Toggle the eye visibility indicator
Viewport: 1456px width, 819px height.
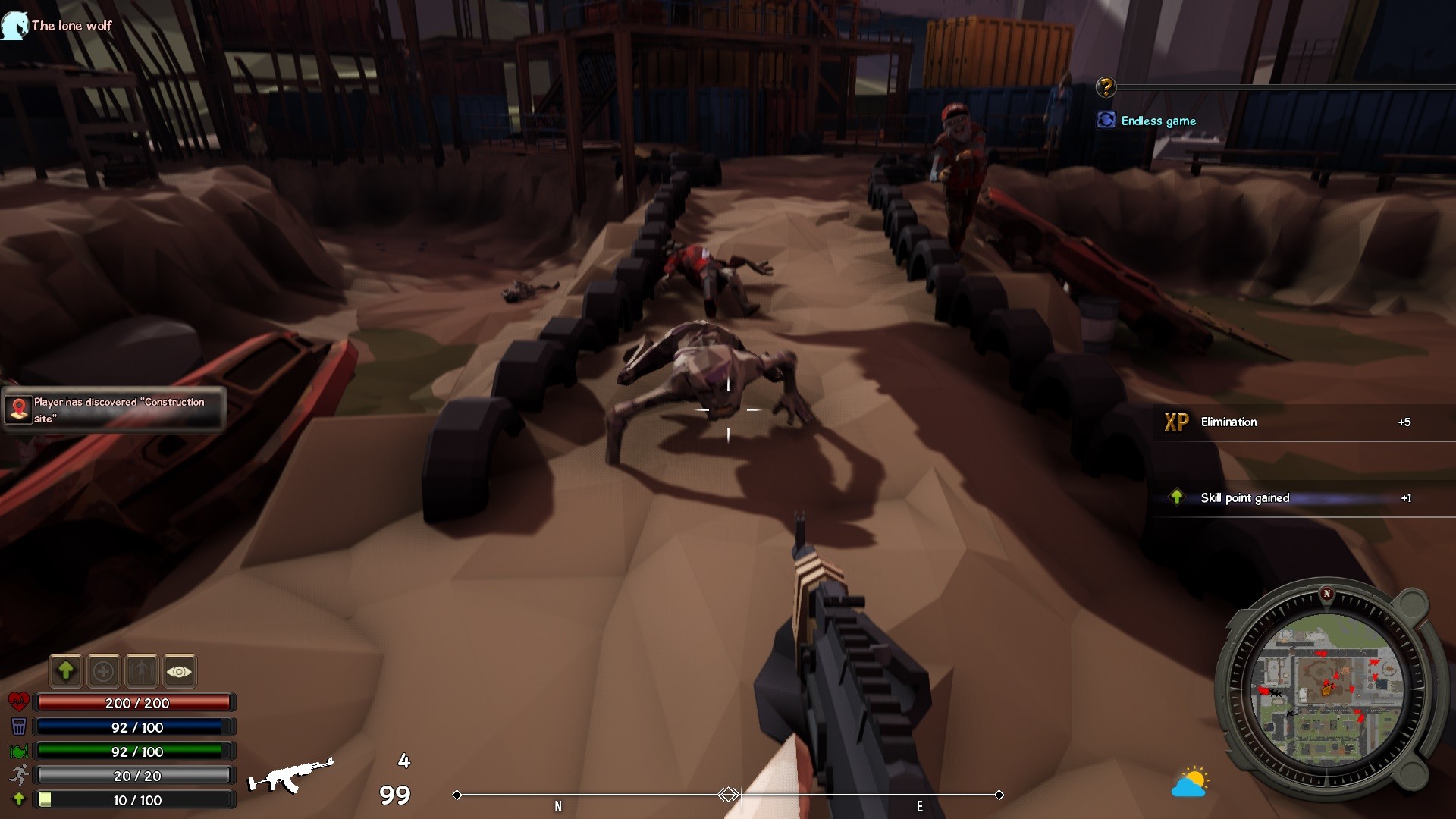pos(180,671)
